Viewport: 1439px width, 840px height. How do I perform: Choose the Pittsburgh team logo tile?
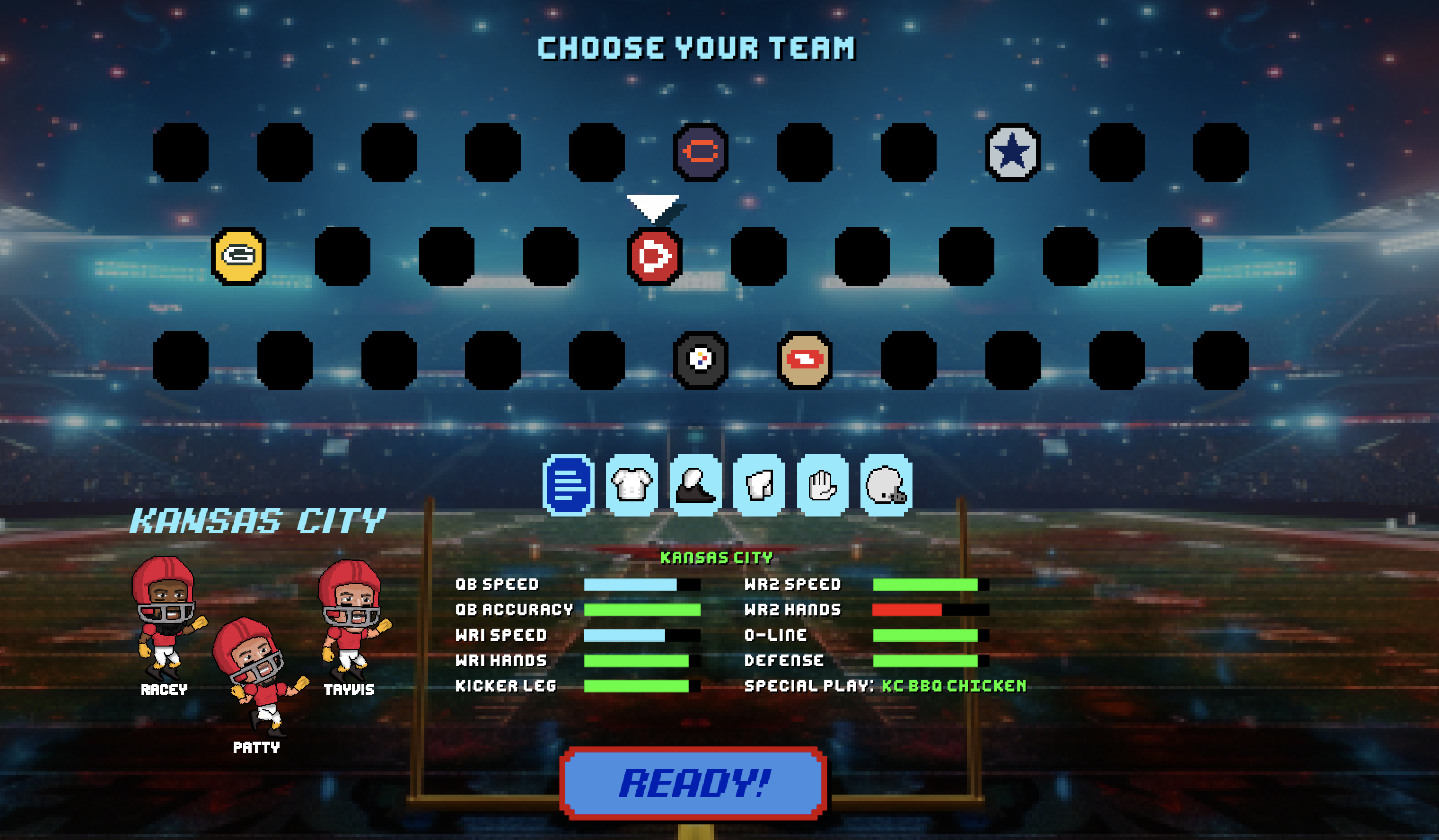[701, 360]
